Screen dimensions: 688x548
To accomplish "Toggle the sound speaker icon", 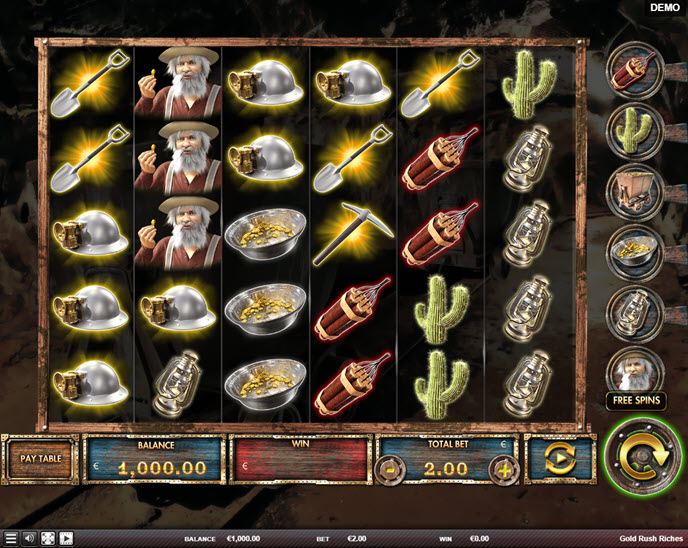I will coord(28,538).
